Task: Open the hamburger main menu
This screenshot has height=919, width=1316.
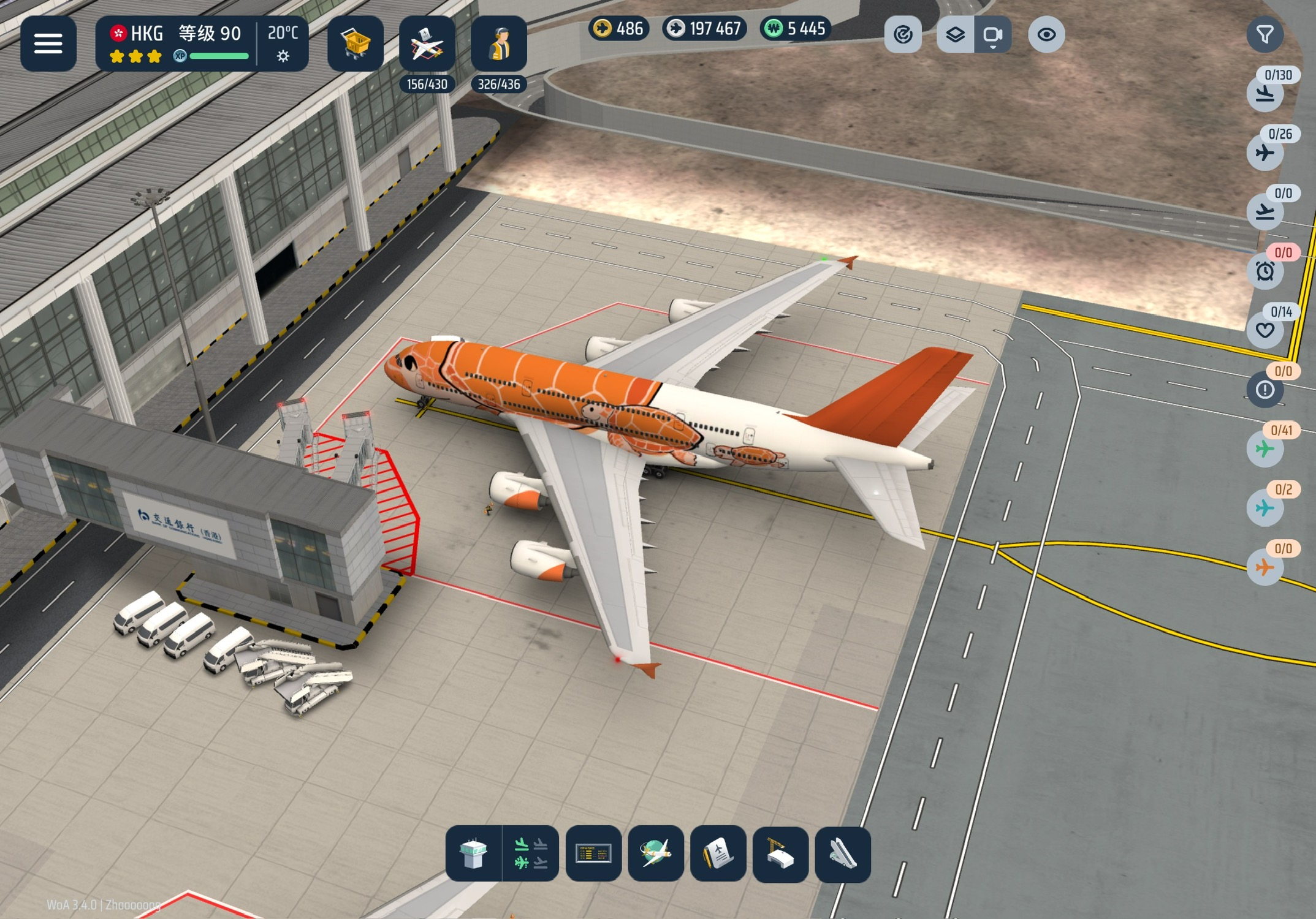Action: (x=48, y=43)
